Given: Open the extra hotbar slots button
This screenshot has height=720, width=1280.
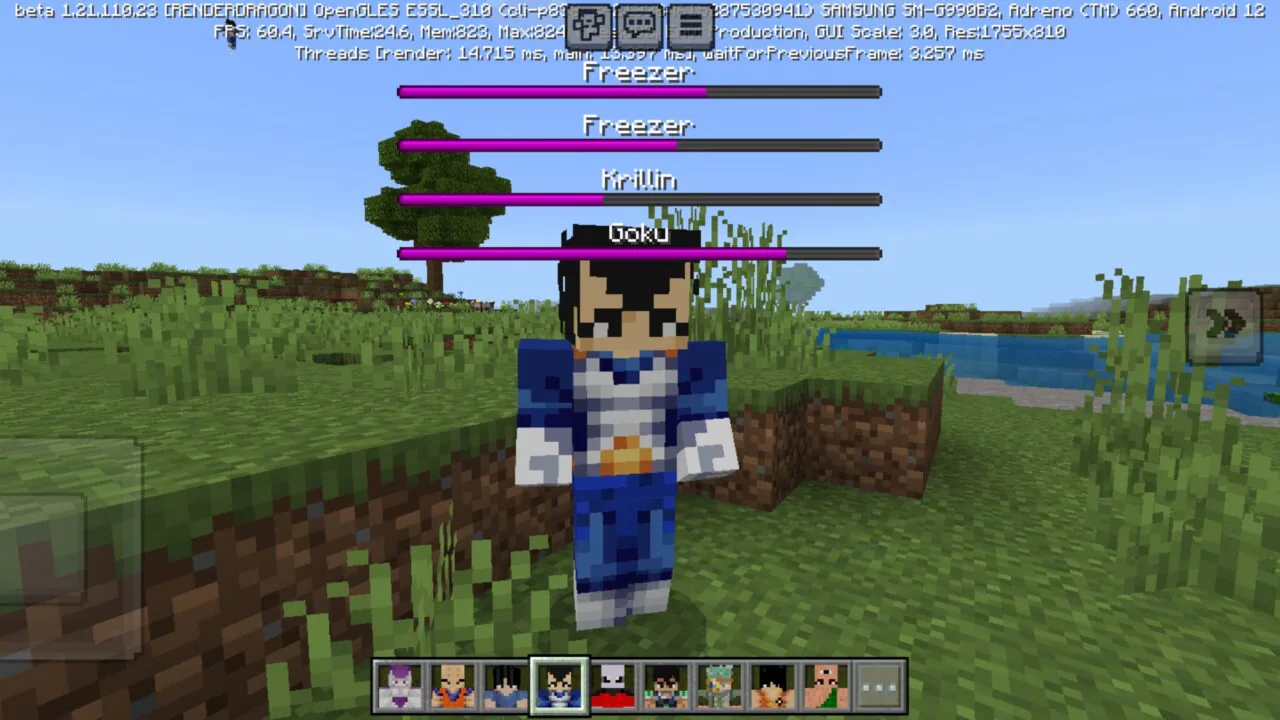Looking at the screenshot, I should 878,685.
